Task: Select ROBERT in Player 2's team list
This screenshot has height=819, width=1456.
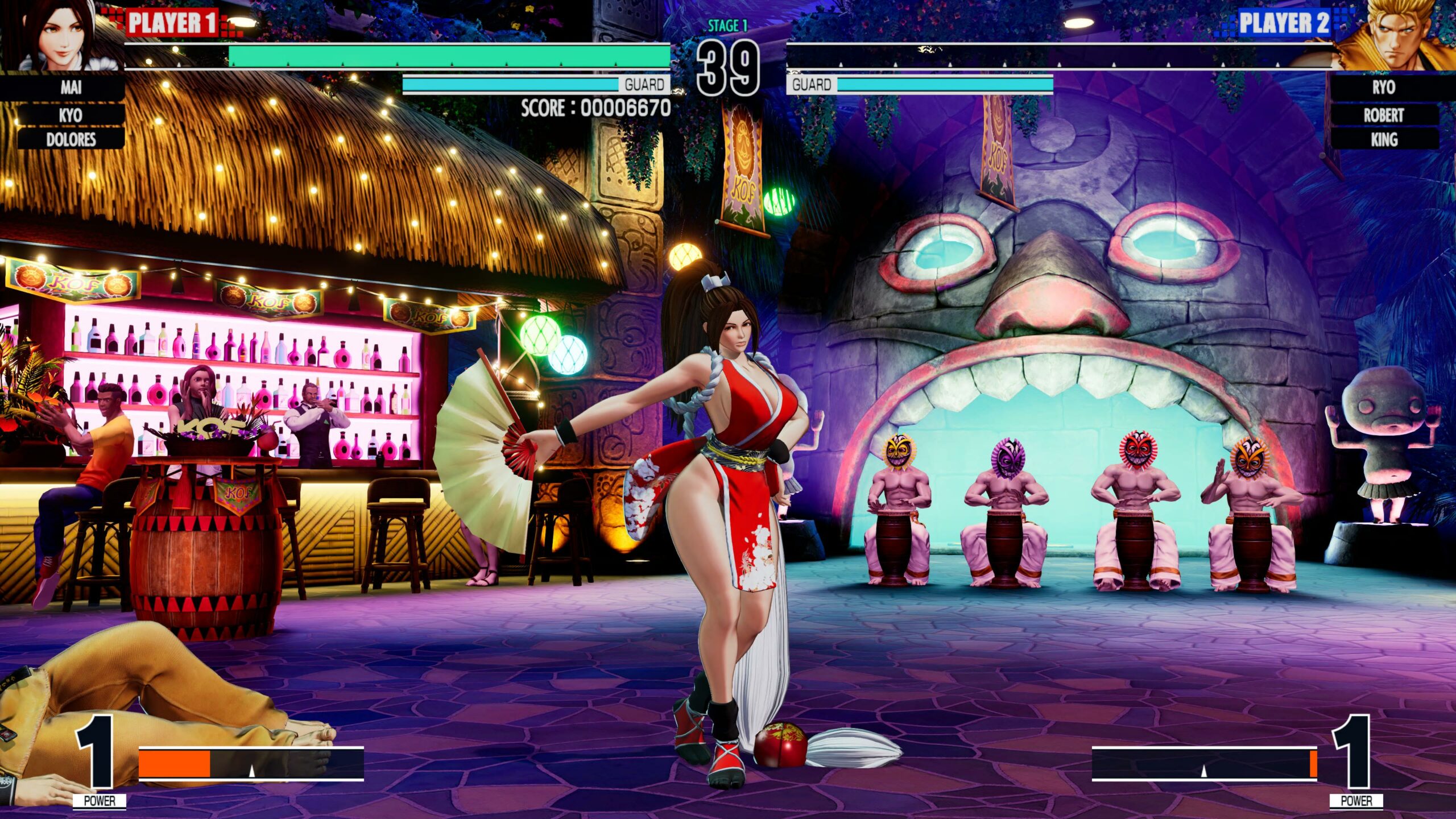Action: (x=1383, y=115)
